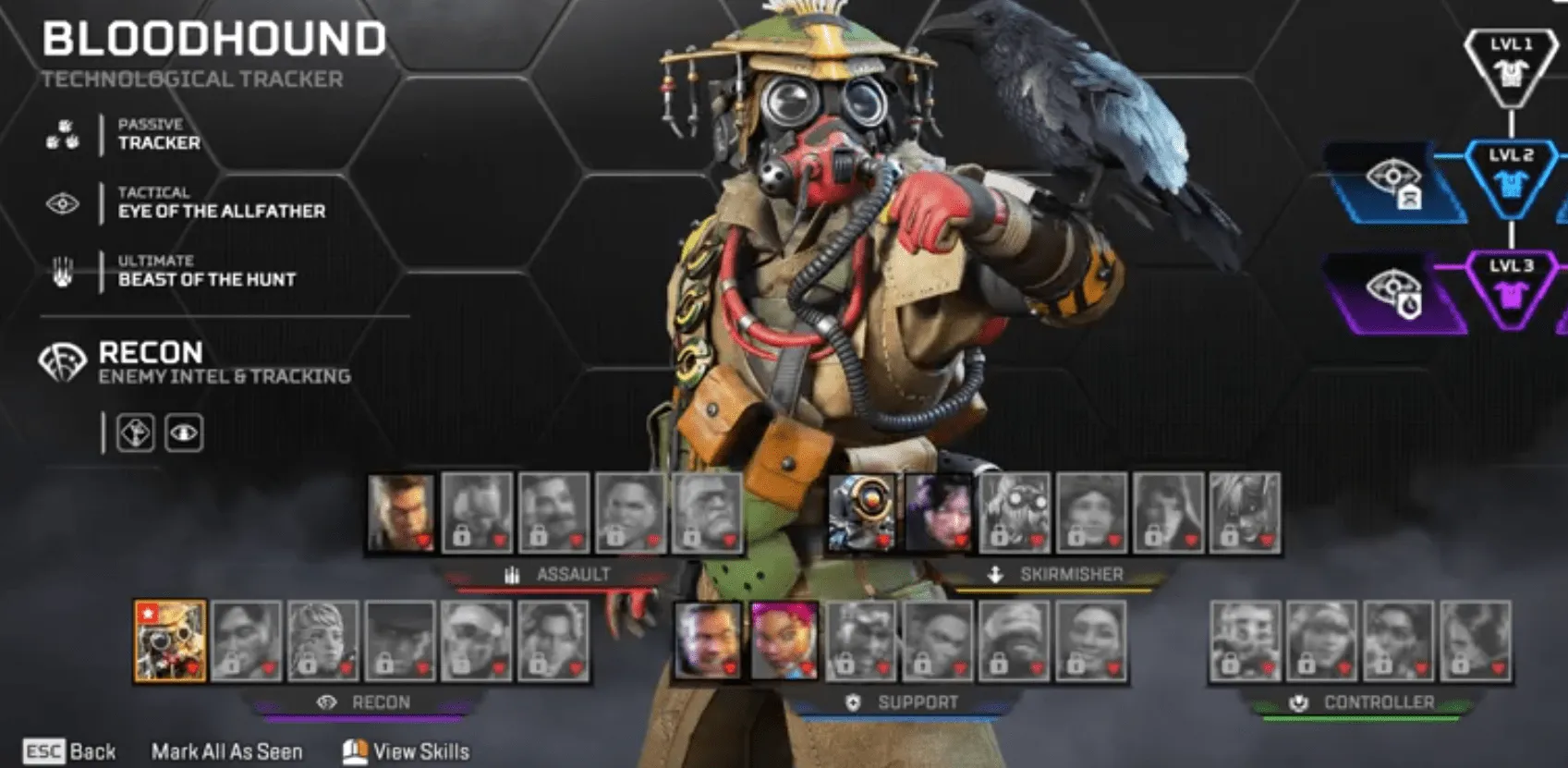Choose the blue eye upgrade perk
1568x768 pixels.
1394,181
